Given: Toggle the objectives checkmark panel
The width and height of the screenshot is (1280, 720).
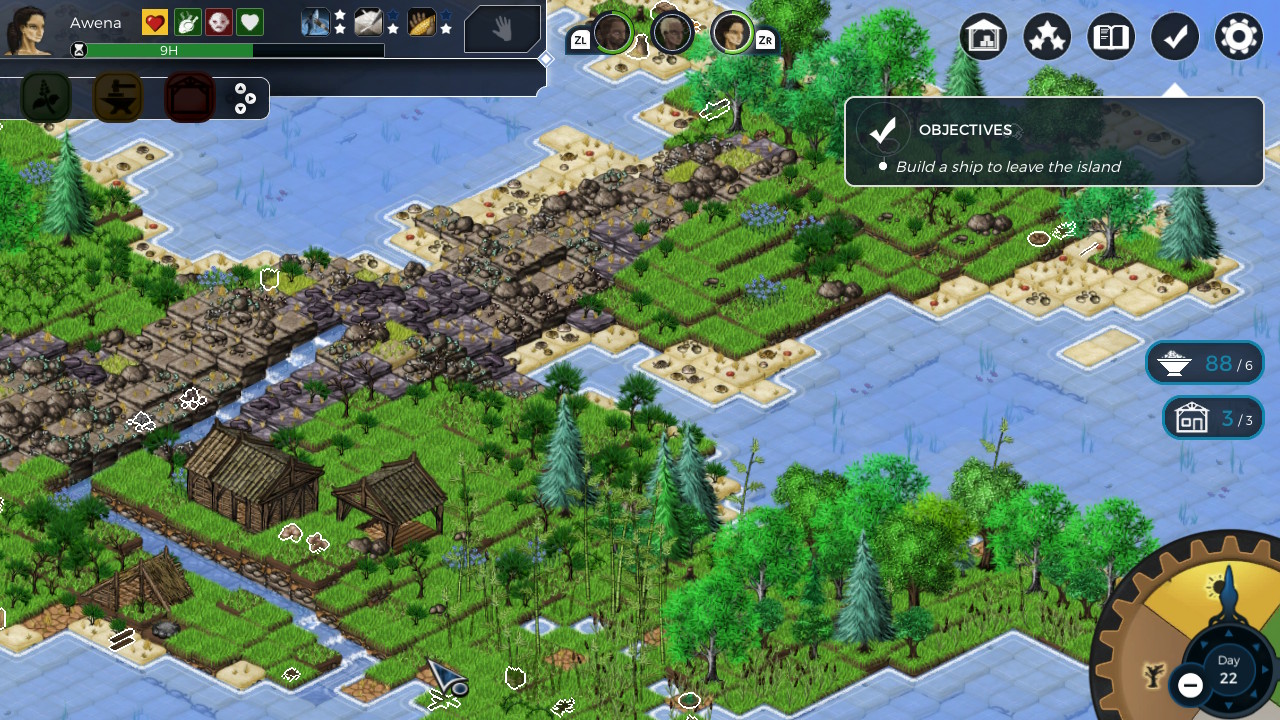Looking at the screenshot, I should click(1174, 36).
